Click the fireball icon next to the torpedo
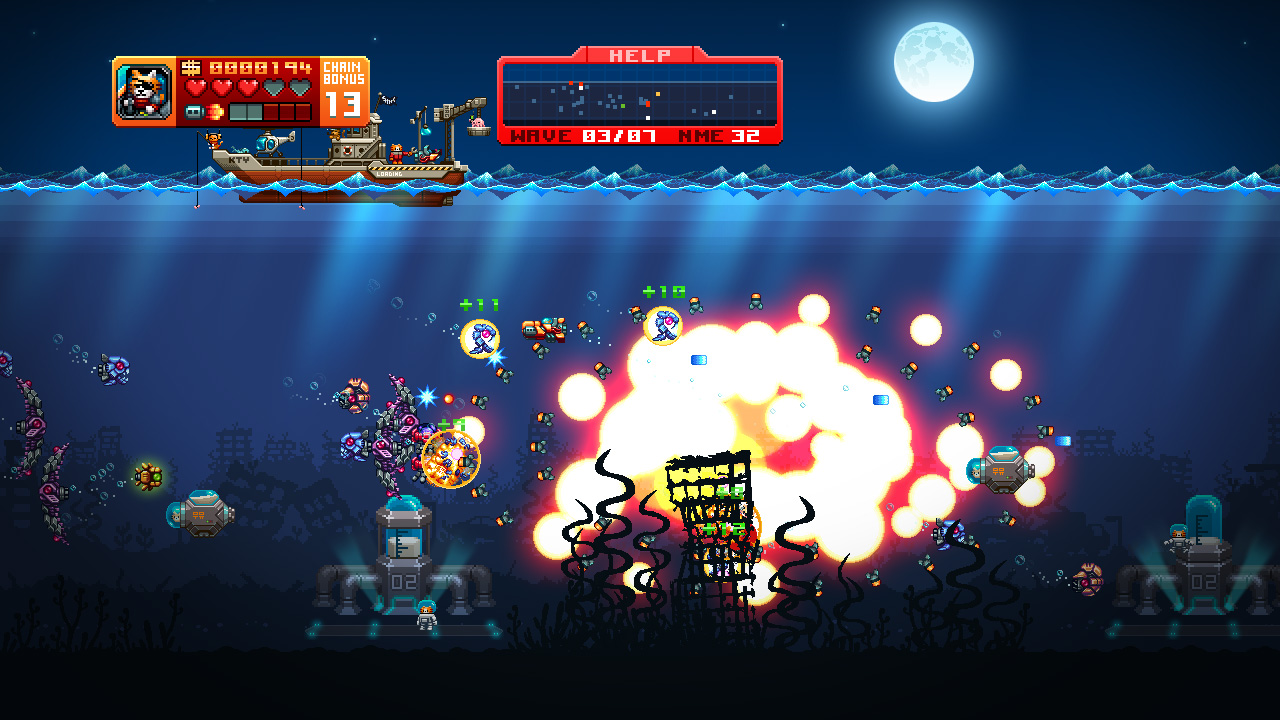1280x720 pixels. tap(215, 111)
